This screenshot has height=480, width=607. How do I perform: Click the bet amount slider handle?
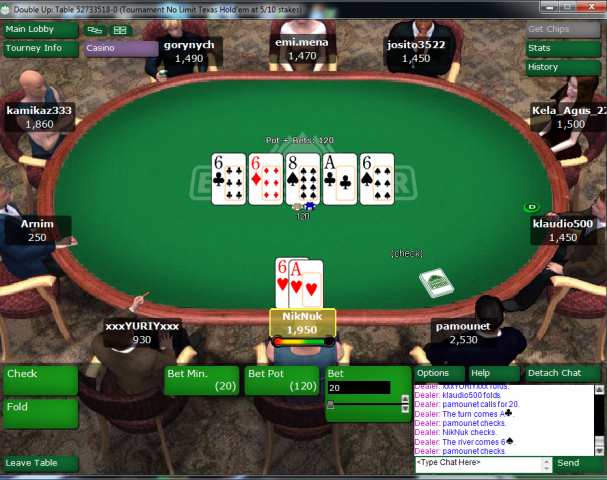coord(332,405)
